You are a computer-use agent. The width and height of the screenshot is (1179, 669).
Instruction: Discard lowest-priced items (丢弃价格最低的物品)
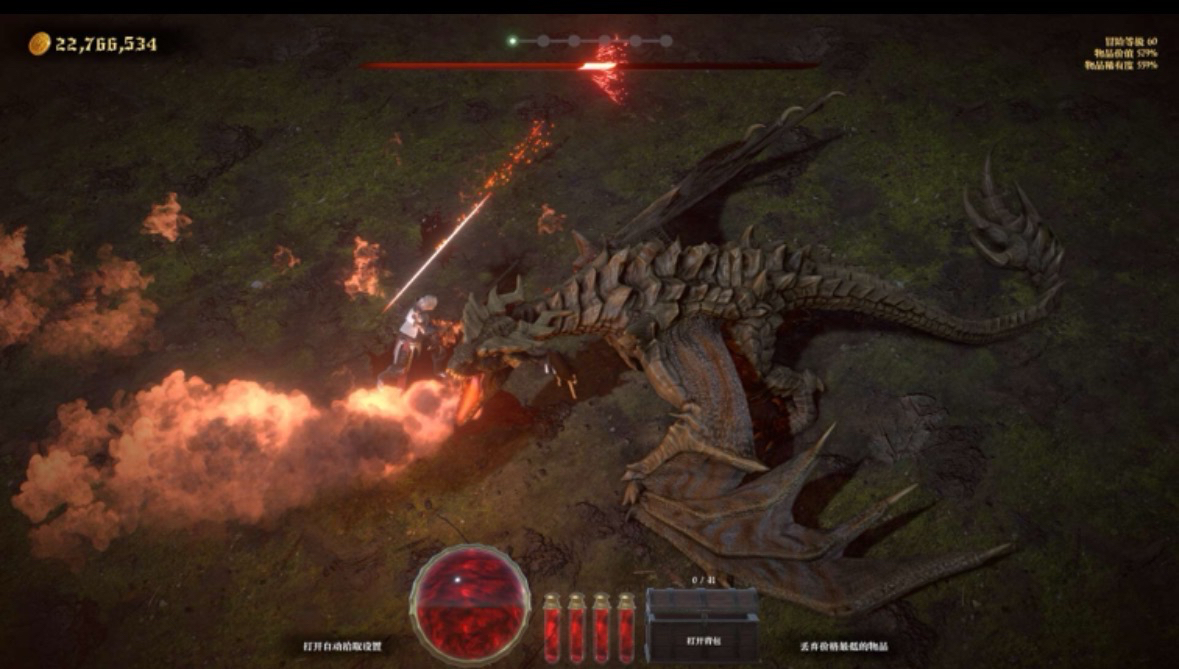click(x=844, y=647)
